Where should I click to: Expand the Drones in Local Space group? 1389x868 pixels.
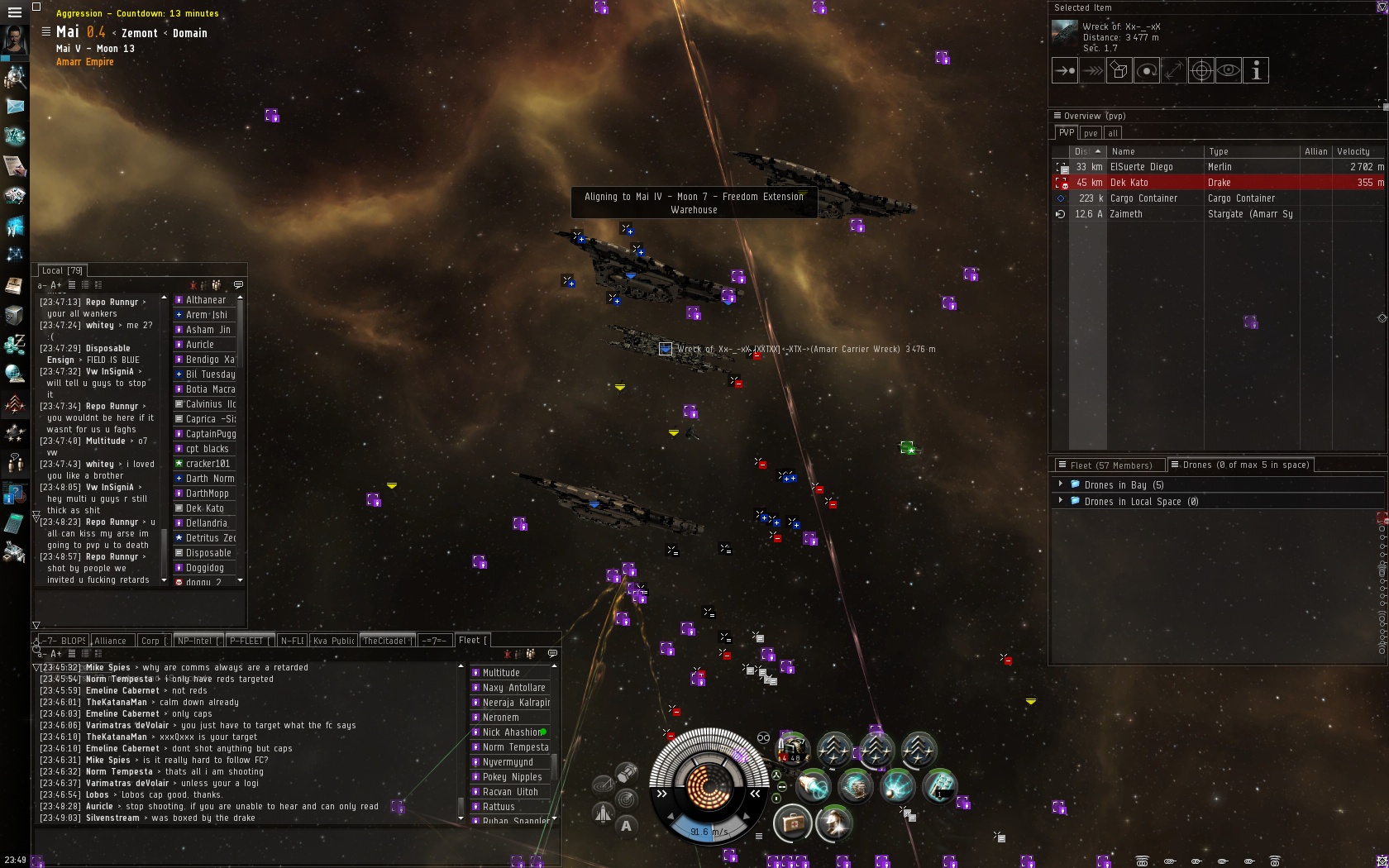coord(1061,501)
